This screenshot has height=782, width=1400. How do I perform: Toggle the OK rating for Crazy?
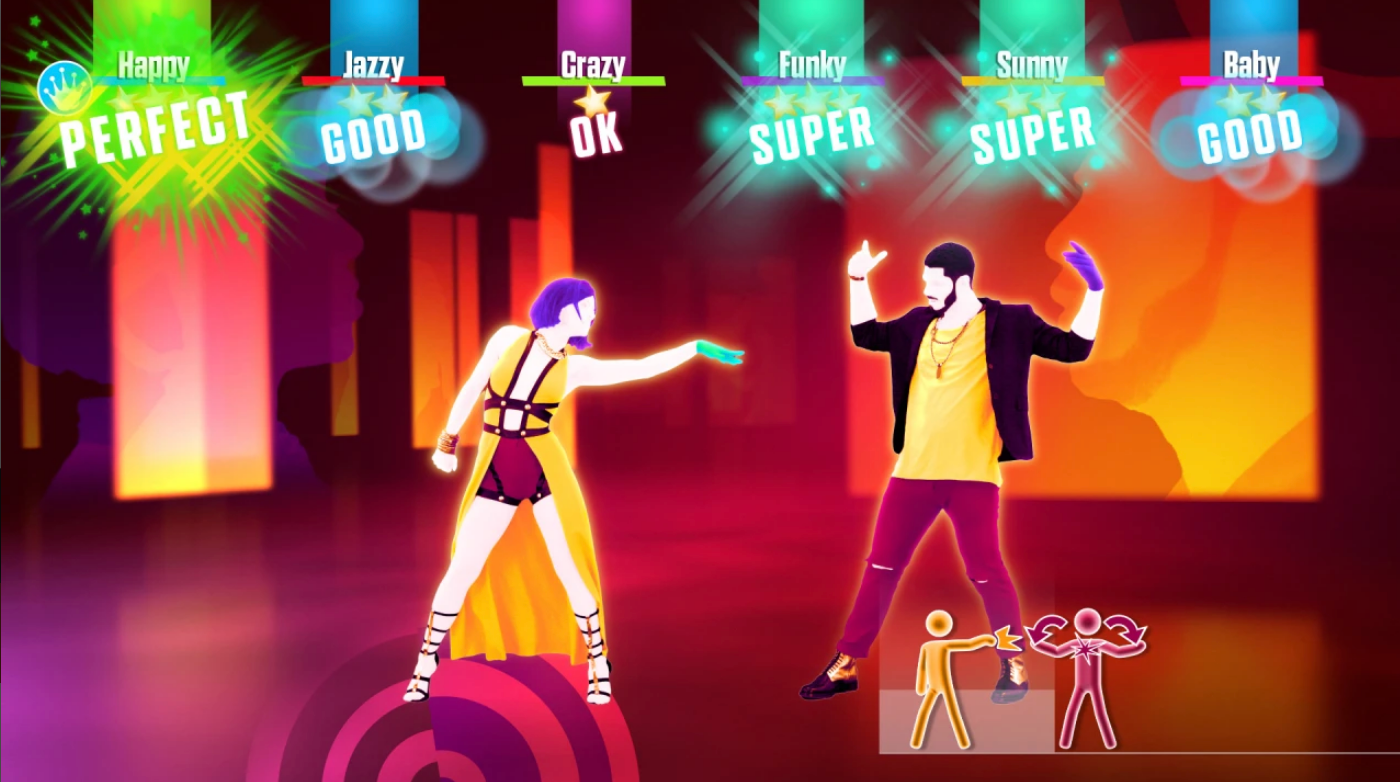click(x=593, y=133)
